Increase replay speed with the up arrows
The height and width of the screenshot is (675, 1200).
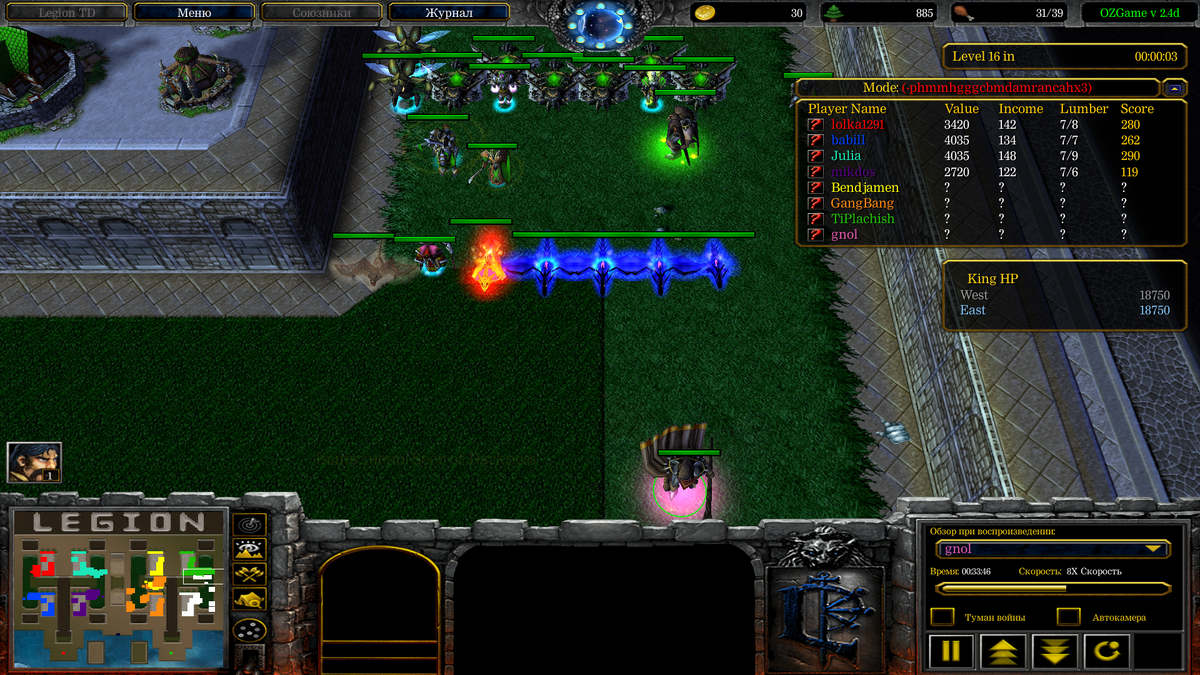pyautogui.click(x=1003, y=652)
